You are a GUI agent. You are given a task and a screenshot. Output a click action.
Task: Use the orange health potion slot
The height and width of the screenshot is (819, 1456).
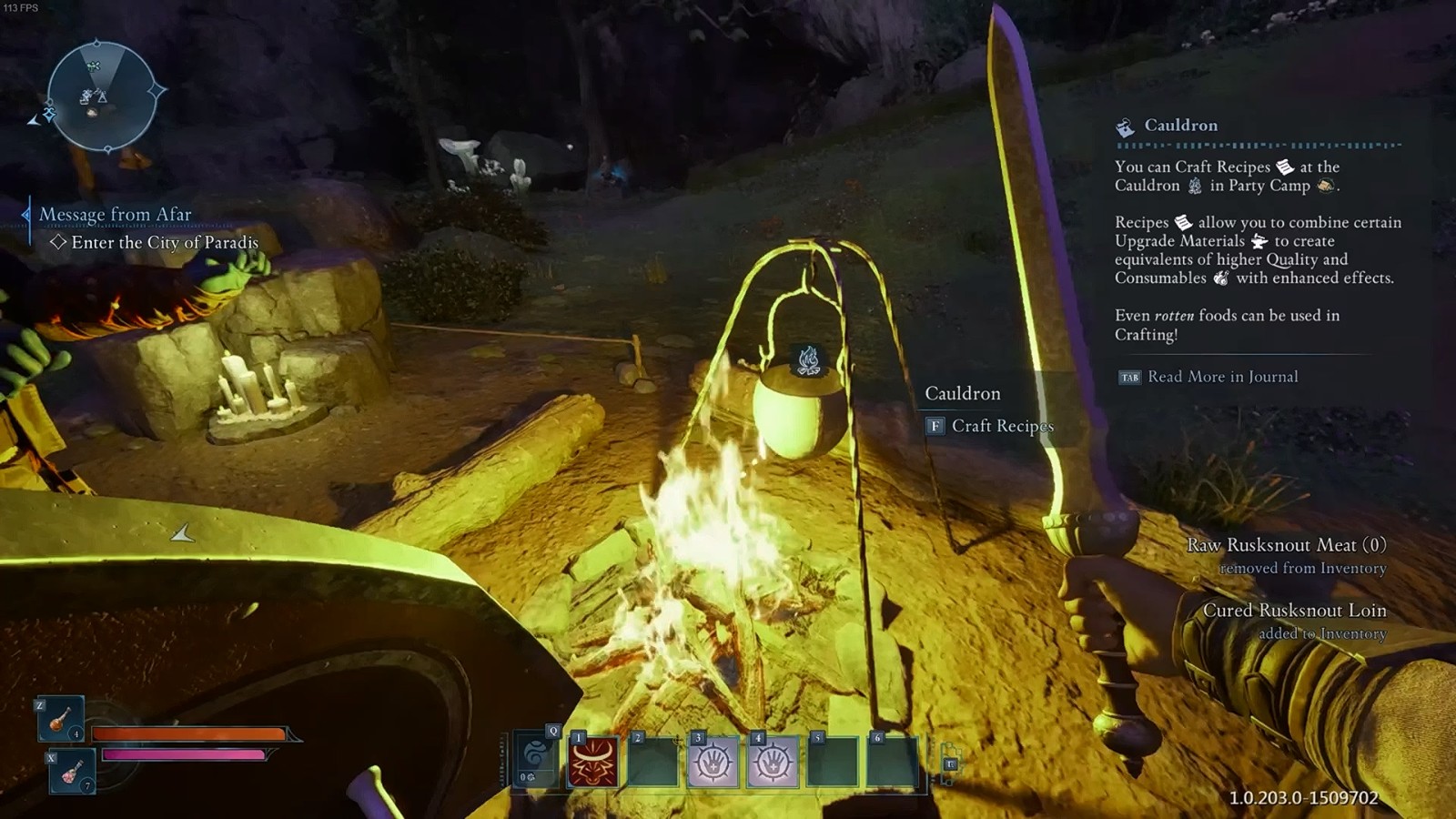(61, 719)
